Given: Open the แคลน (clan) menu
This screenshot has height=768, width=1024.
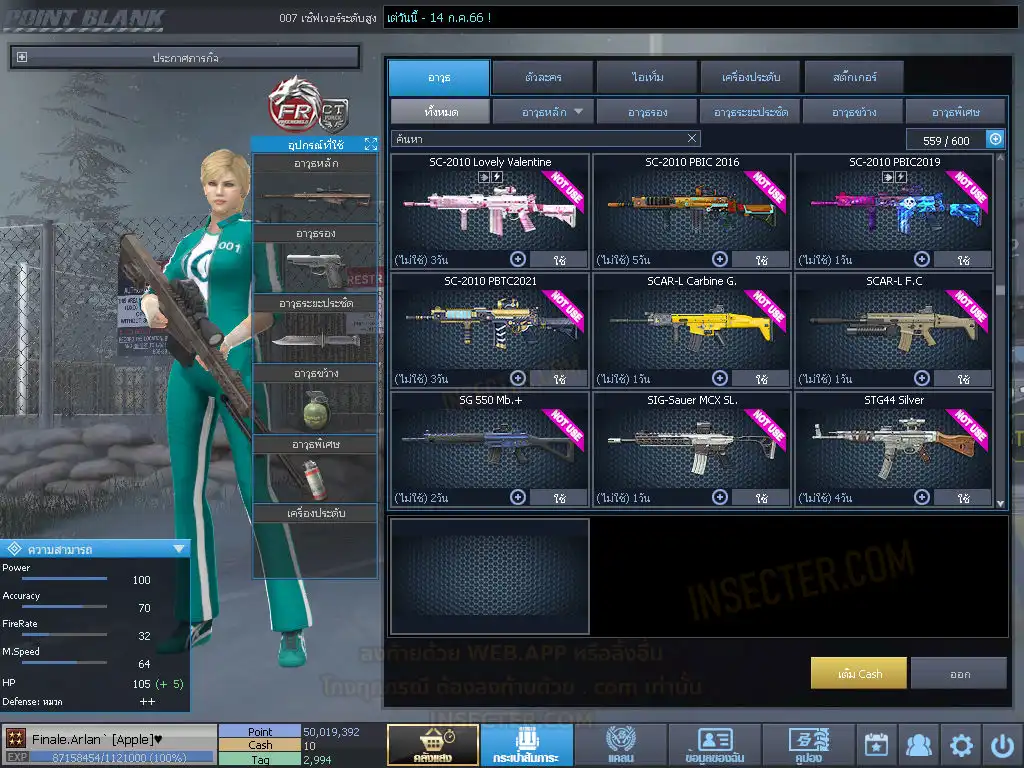Looking at the screenshot, I should point(620,745).
